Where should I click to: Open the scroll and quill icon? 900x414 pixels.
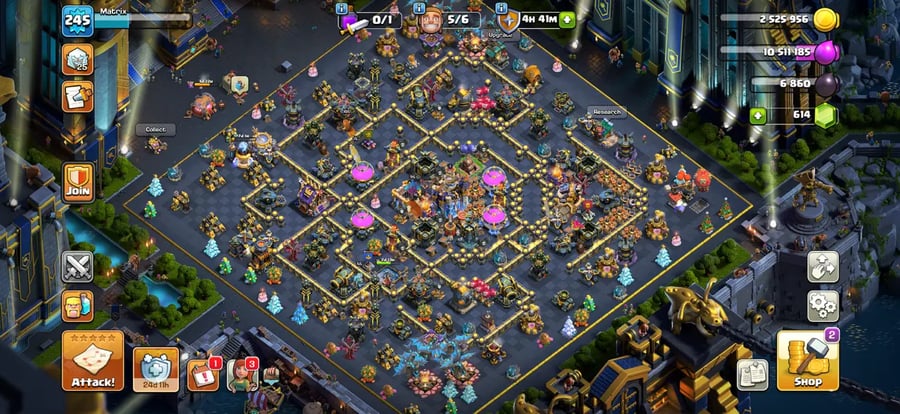(x=78, y=96)
